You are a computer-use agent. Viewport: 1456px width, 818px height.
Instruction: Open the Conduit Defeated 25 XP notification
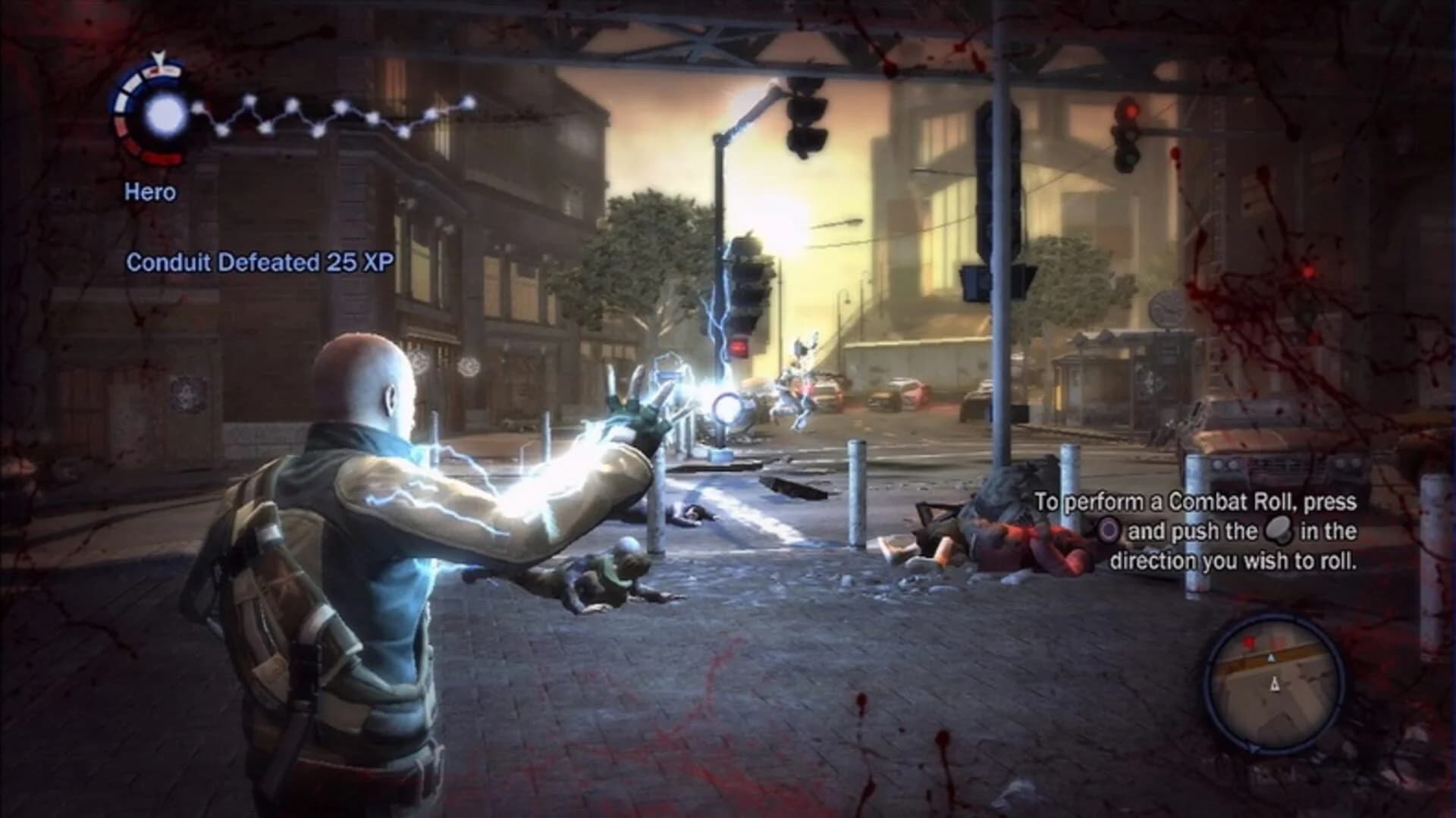click(x=261, y=261)
